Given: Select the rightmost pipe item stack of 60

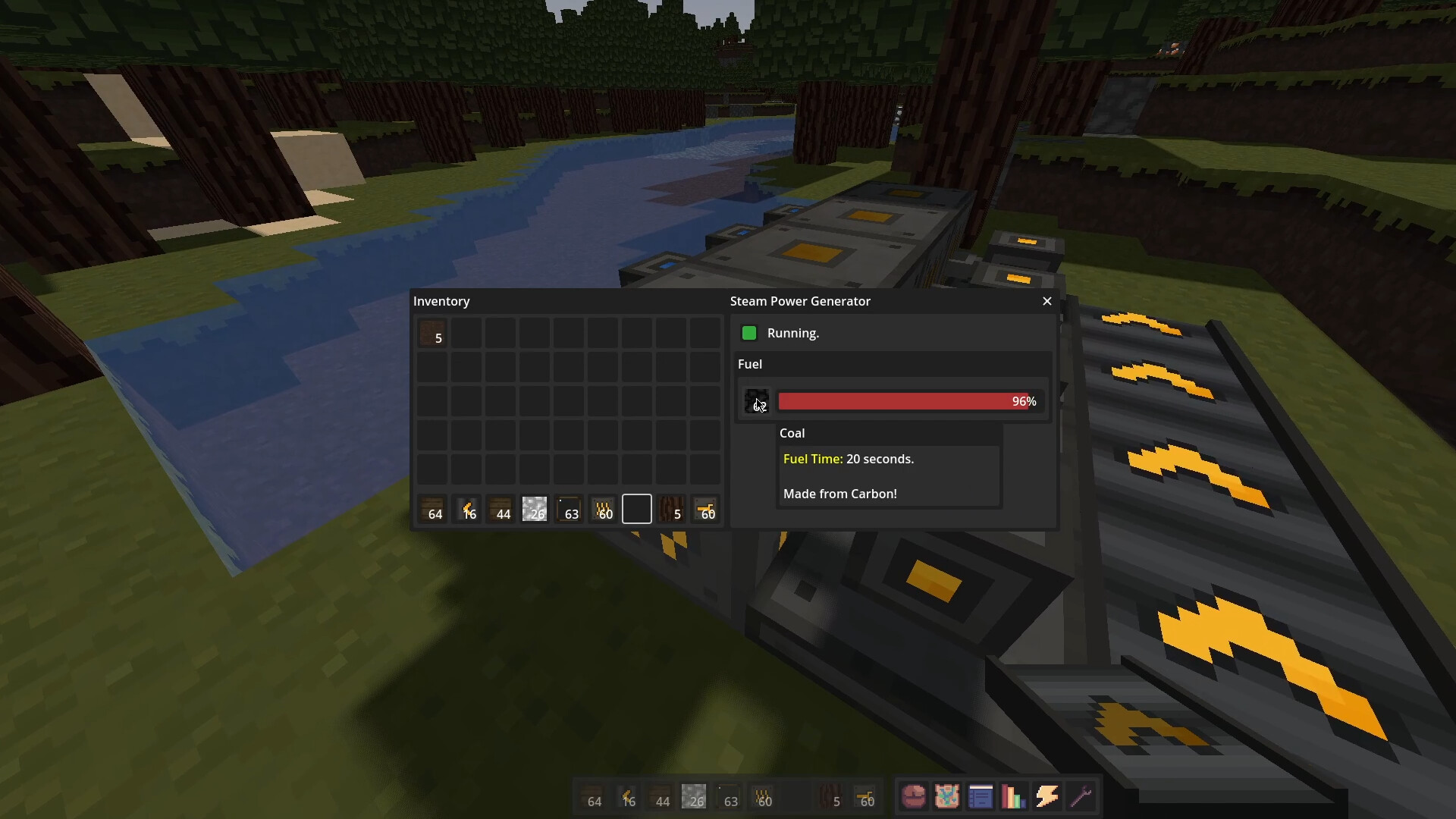Looking at the screenshot, I should tap(705, 509).
